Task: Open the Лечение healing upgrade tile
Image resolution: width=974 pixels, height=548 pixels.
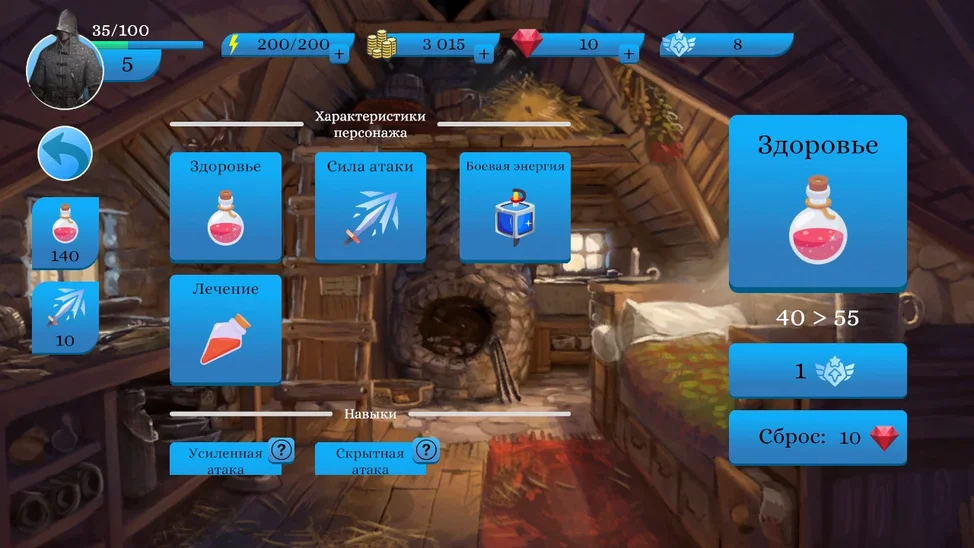Action: pos(225,329)
